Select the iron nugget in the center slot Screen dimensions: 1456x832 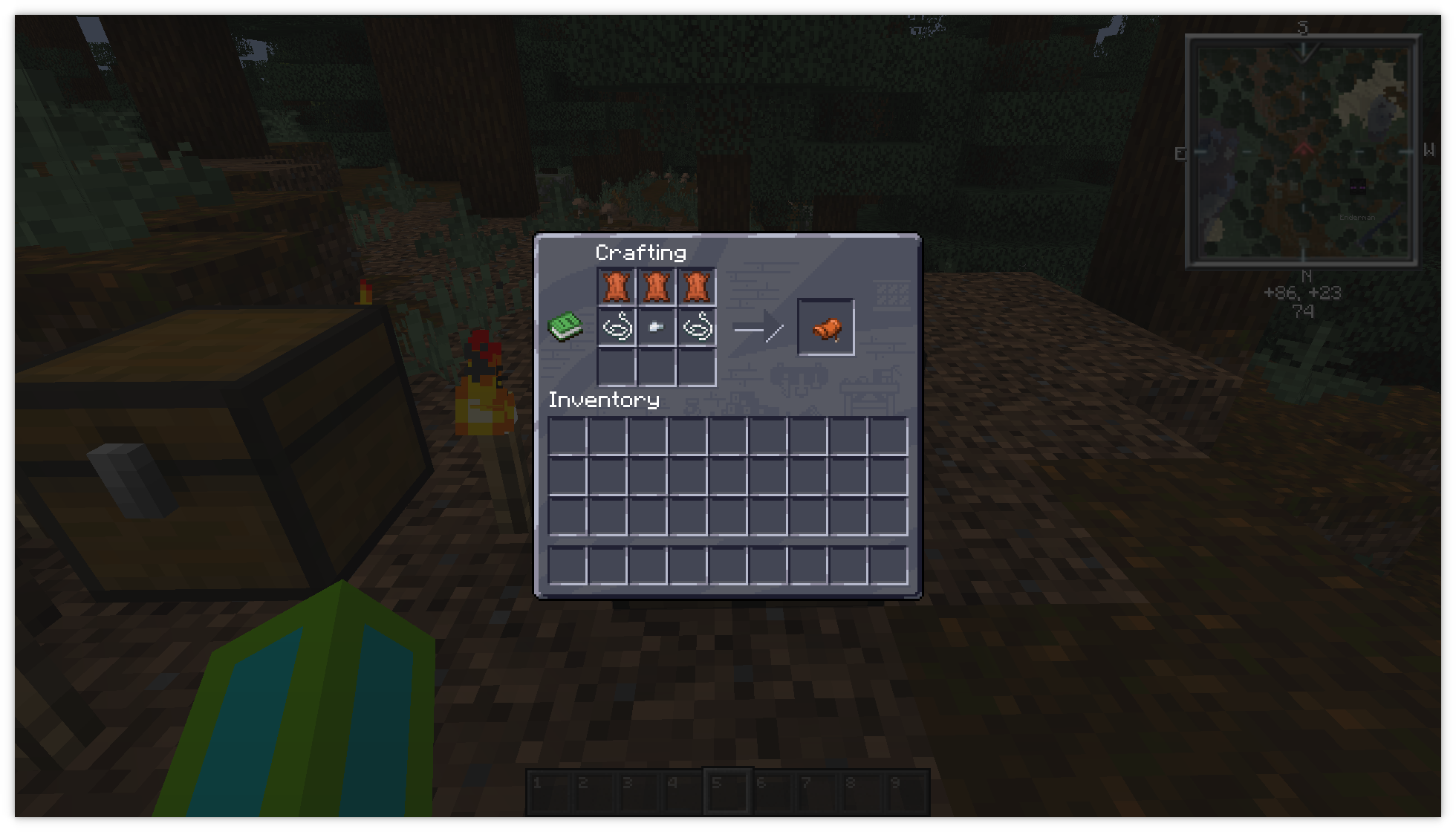click(x=658, y=328)
